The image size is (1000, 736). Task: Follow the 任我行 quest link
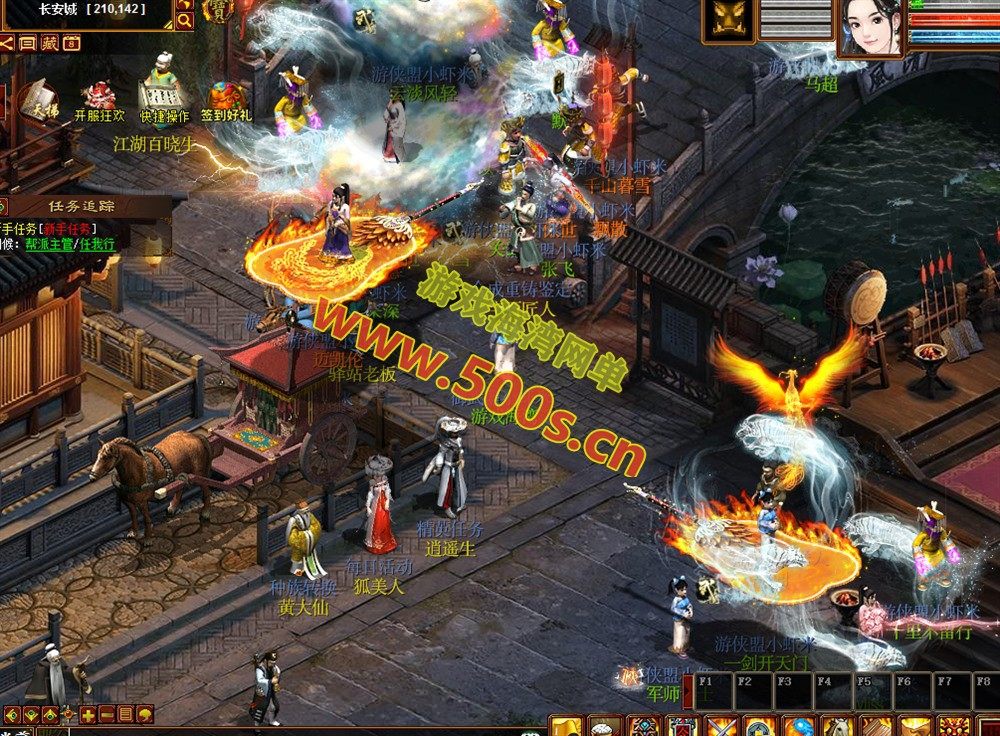tap(99, 243)
